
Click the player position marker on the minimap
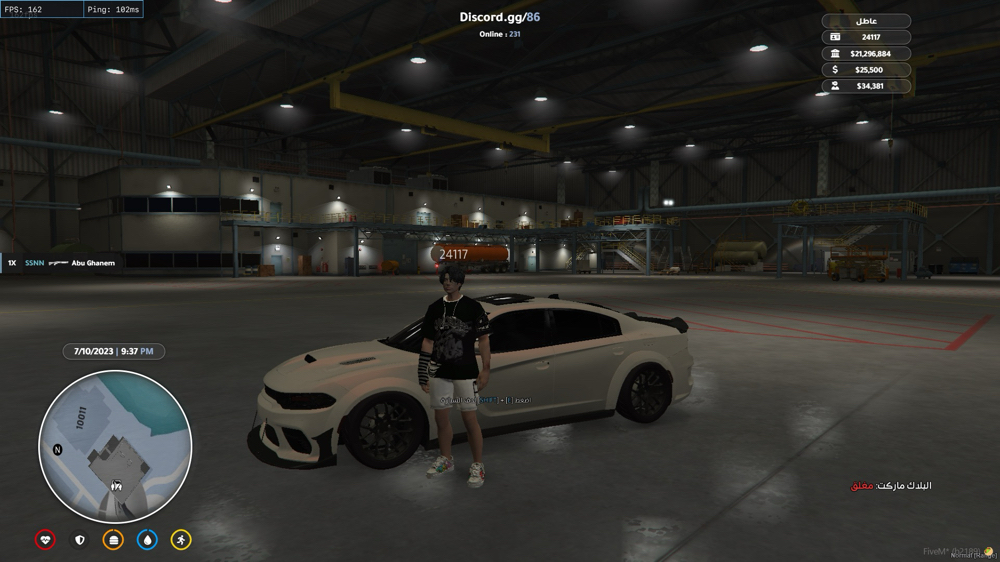[x=115, y=485]
